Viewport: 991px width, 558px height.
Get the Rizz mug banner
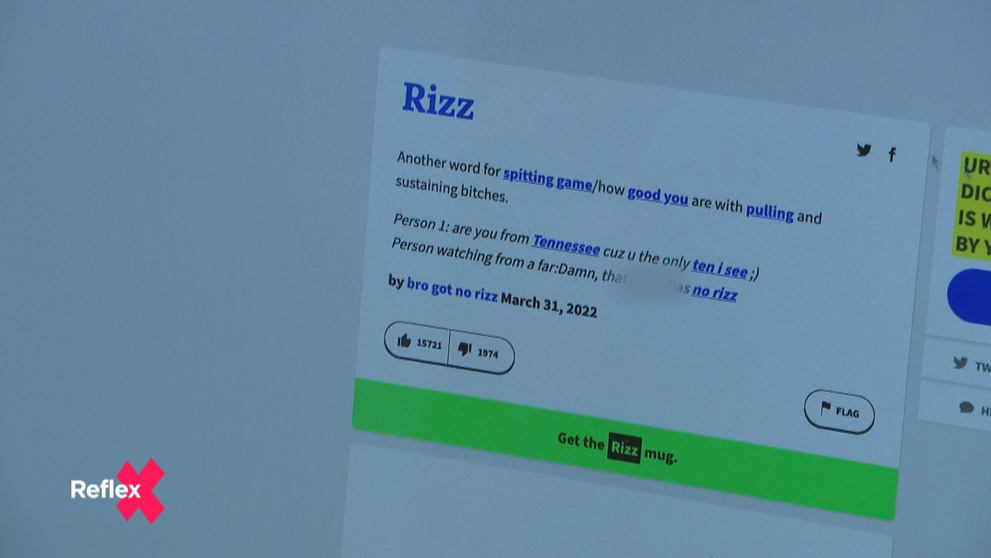[x=618, y=447]
